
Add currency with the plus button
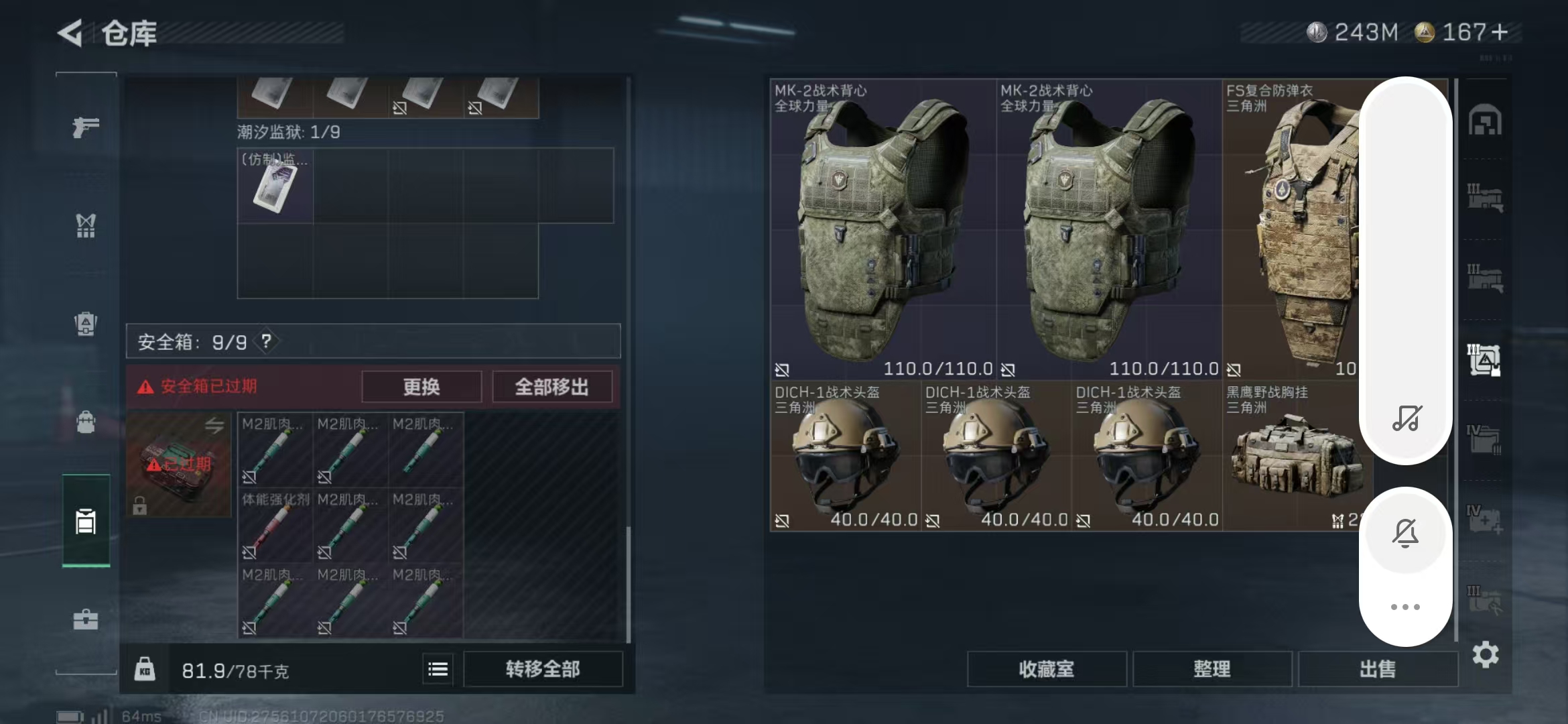pos(1500,32)
